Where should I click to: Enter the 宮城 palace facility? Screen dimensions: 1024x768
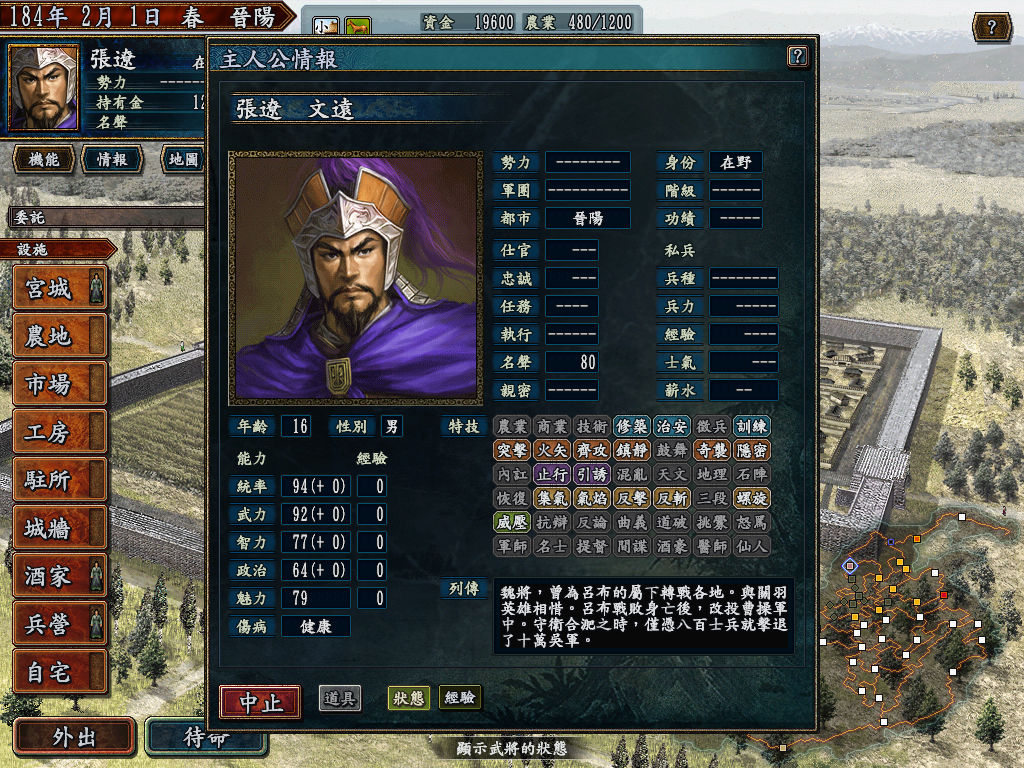[59, 289]
